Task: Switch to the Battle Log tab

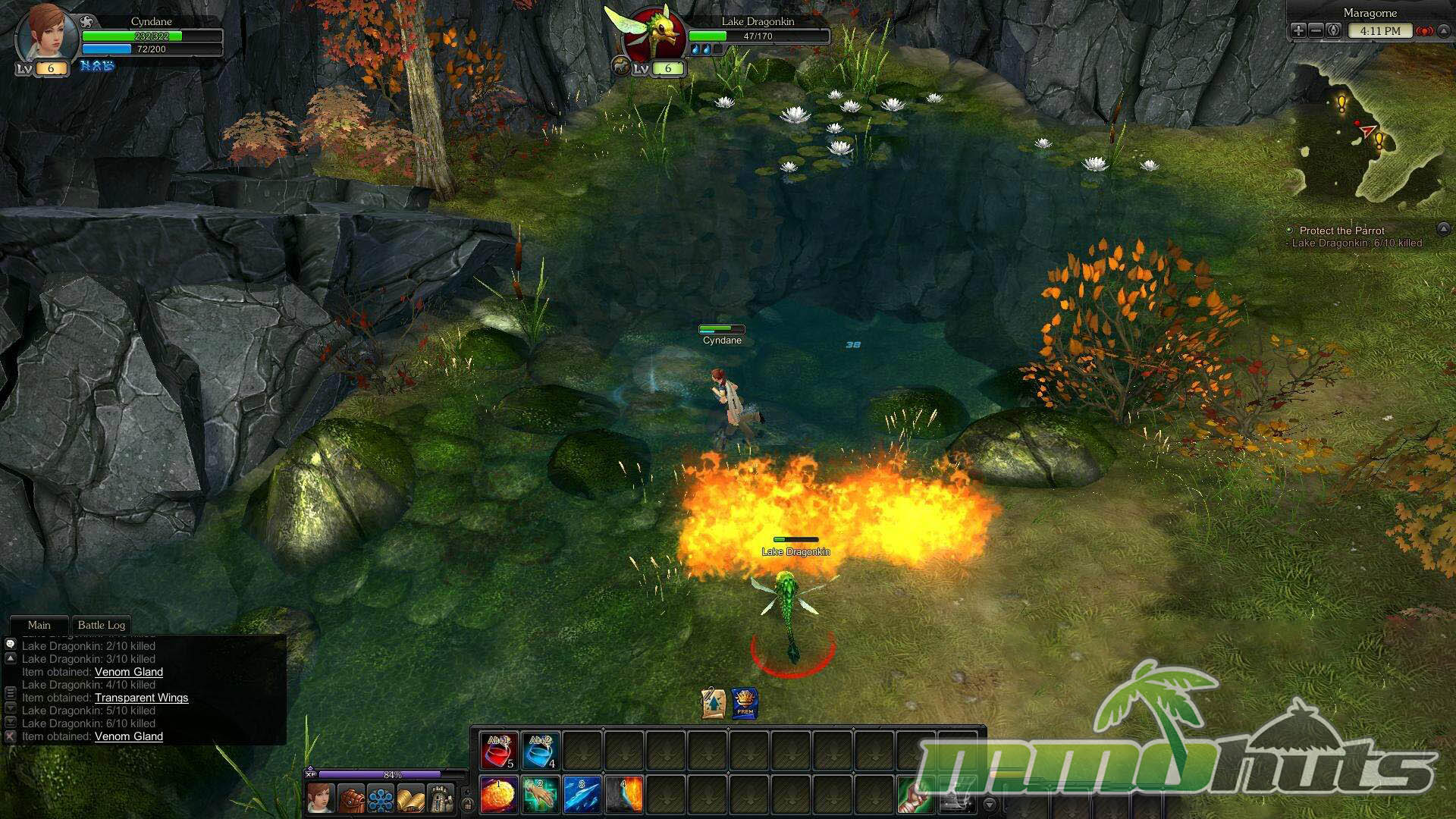Action: coord(102,625)
